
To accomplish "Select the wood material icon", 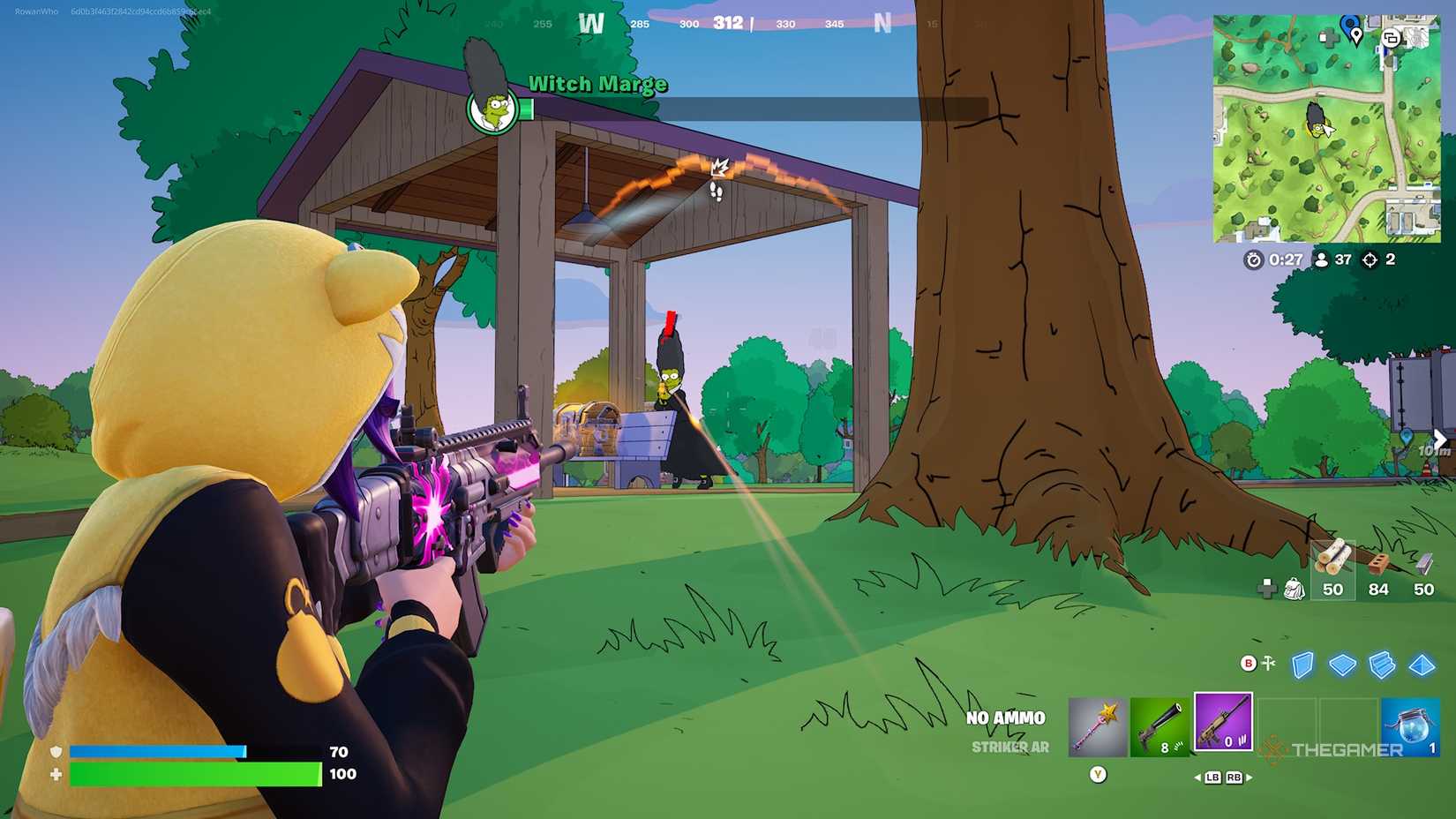I will [1332, 558].
